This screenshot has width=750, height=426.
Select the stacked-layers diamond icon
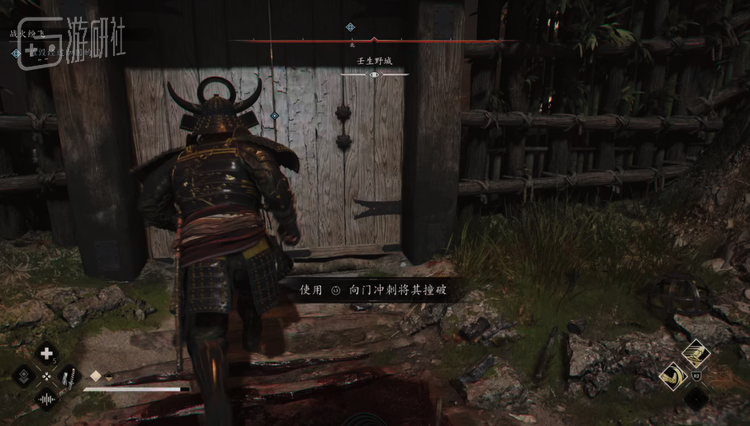[23, 377]
